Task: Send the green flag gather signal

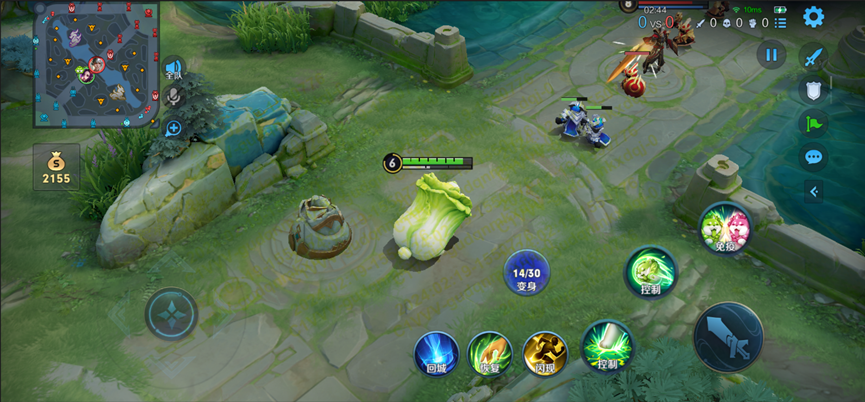Action: click(x=813, y=124)
